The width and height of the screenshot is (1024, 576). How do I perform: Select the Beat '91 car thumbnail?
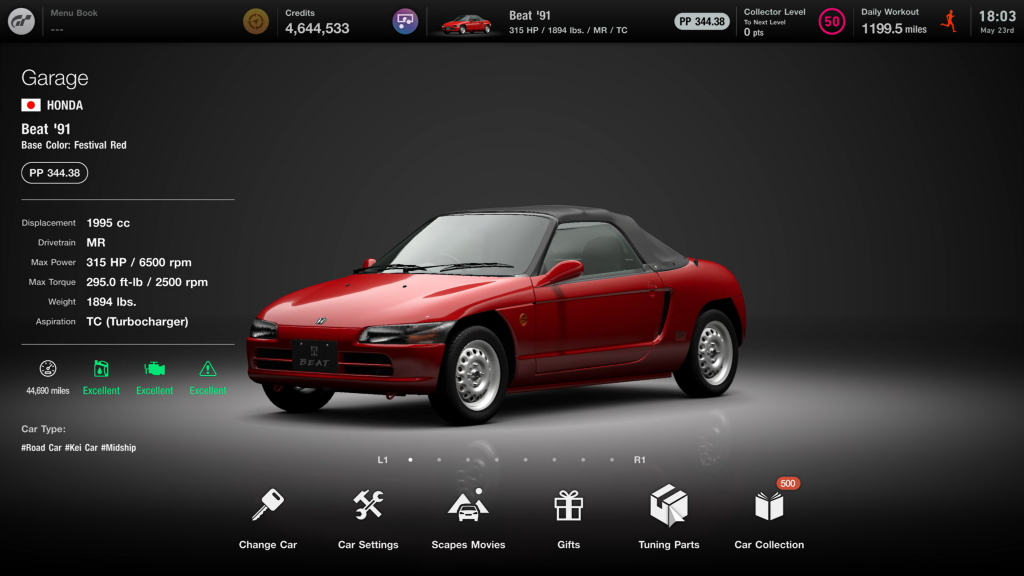[467, 22]
